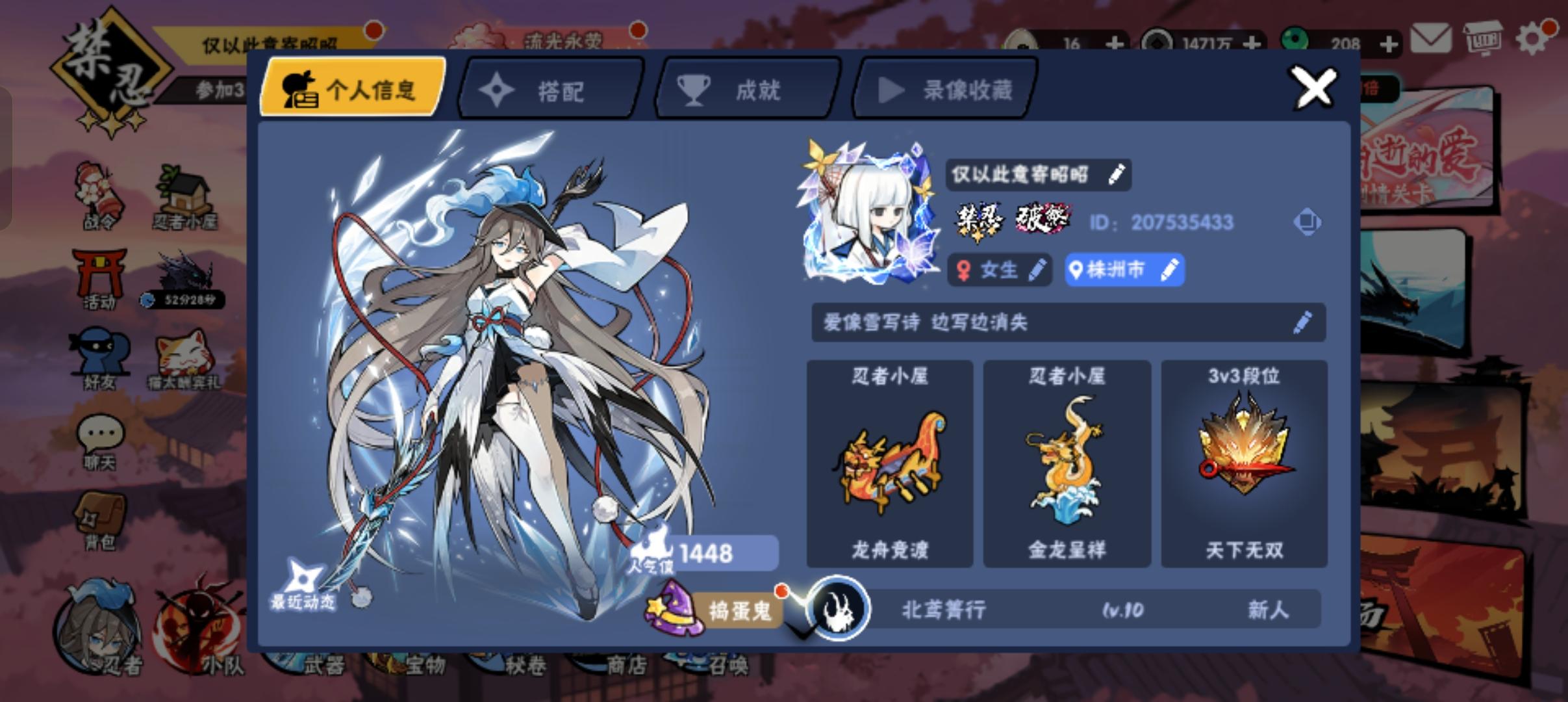
Task: Edit the signature 爱像雪写诗
Action: [1301, 322]
